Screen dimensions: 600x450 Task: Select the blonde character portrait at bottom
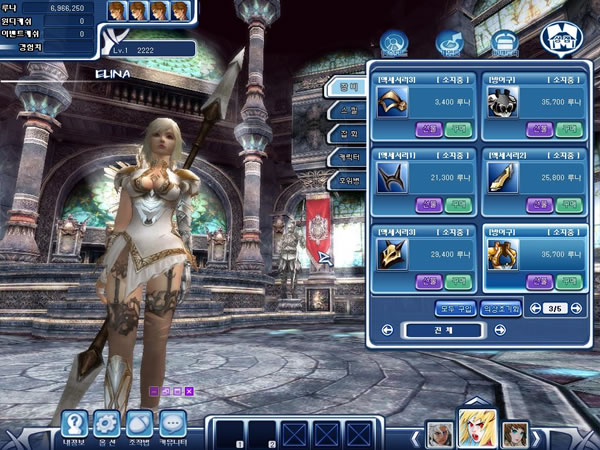tap(476, 428)
